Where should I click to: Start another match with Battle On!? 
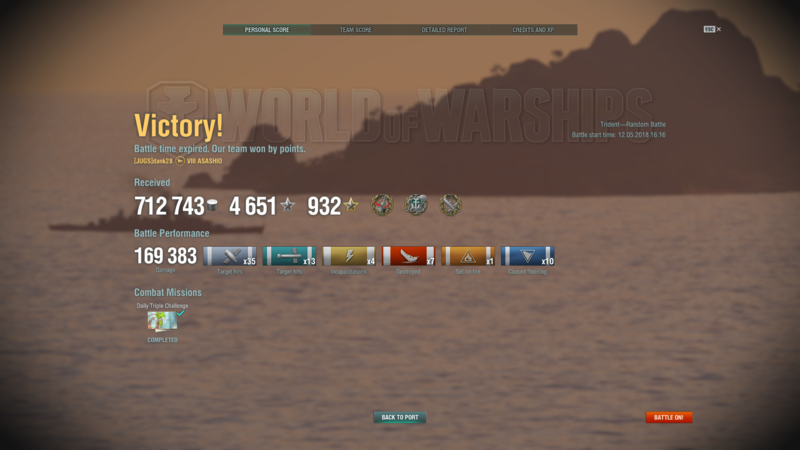(x=669, y=417)
